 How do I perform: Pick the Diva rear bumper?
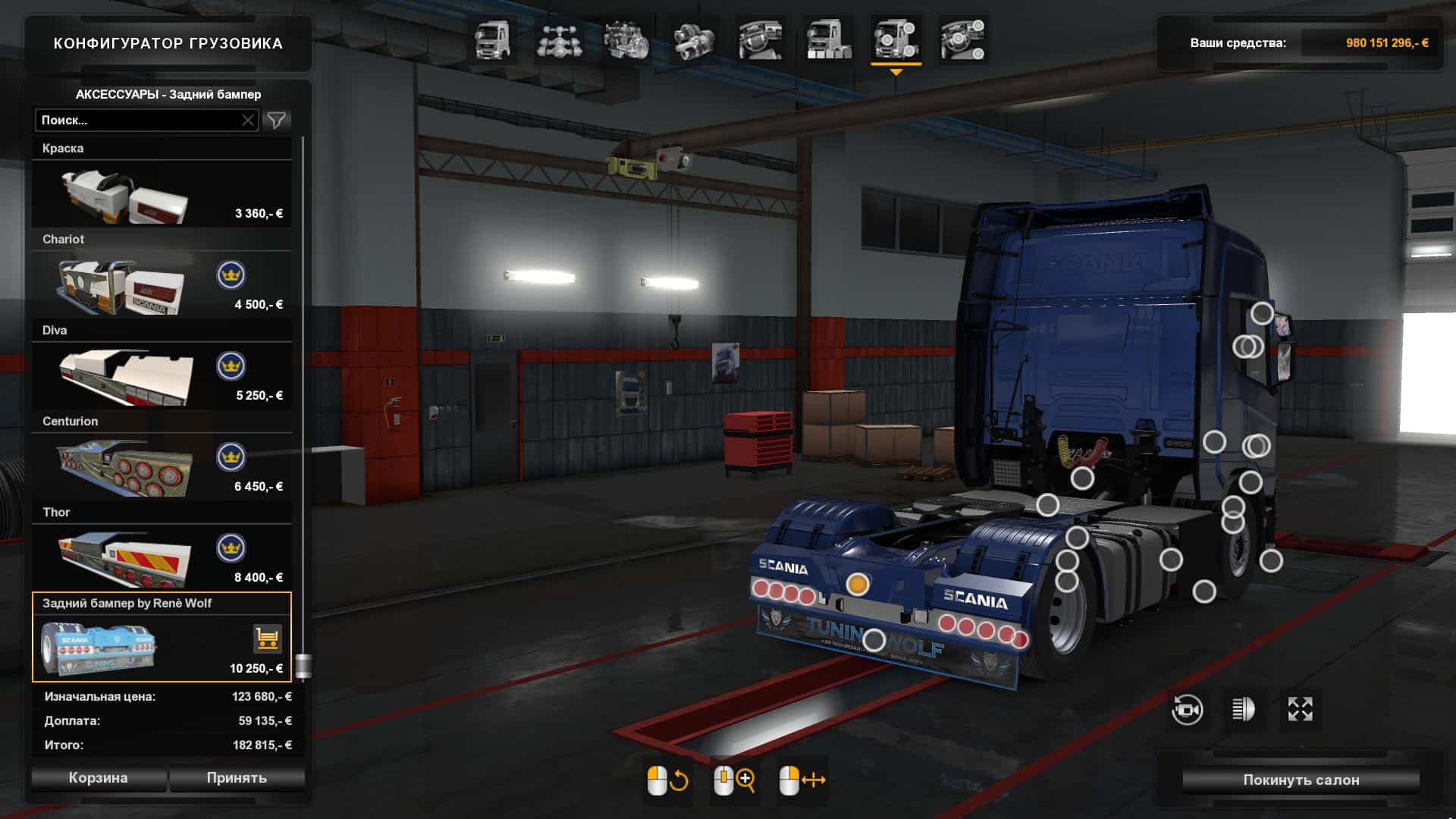point(162,377)
